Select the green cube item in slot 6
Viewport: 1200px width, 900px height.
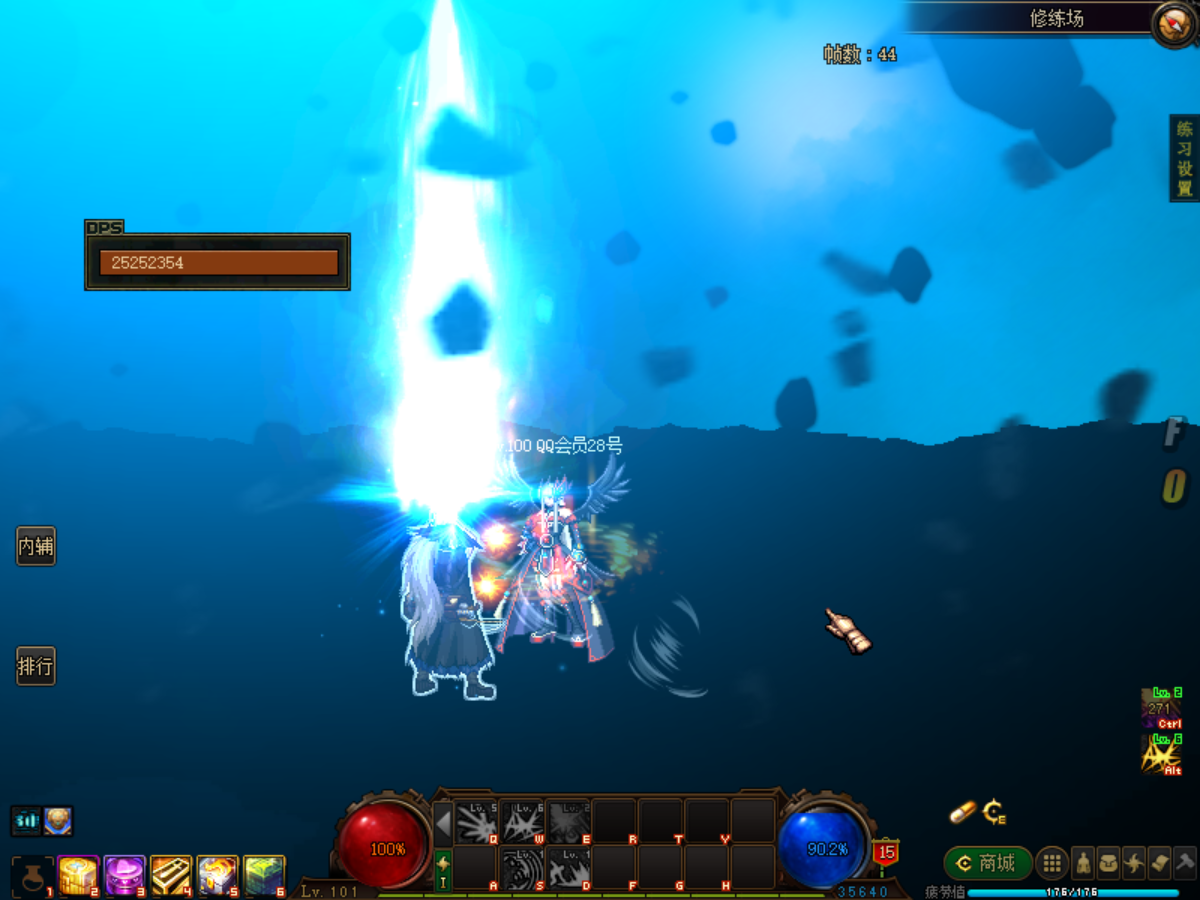(x=264, y=876)
